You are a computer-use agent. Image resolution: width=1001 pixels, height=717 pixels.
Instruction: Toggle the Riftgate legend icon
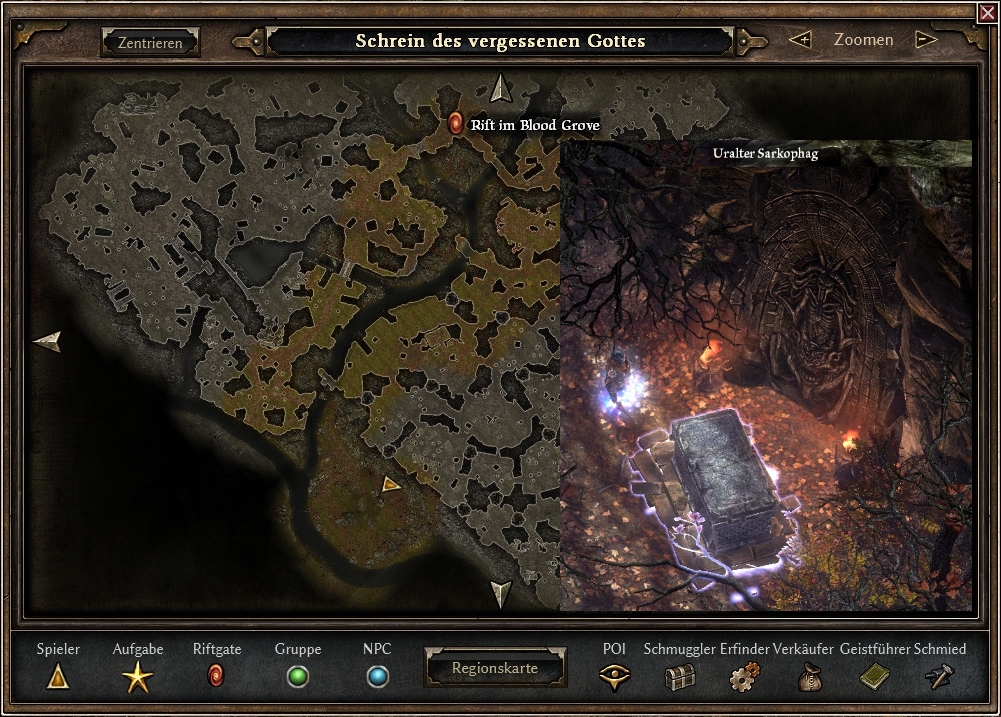pos(216,677)
